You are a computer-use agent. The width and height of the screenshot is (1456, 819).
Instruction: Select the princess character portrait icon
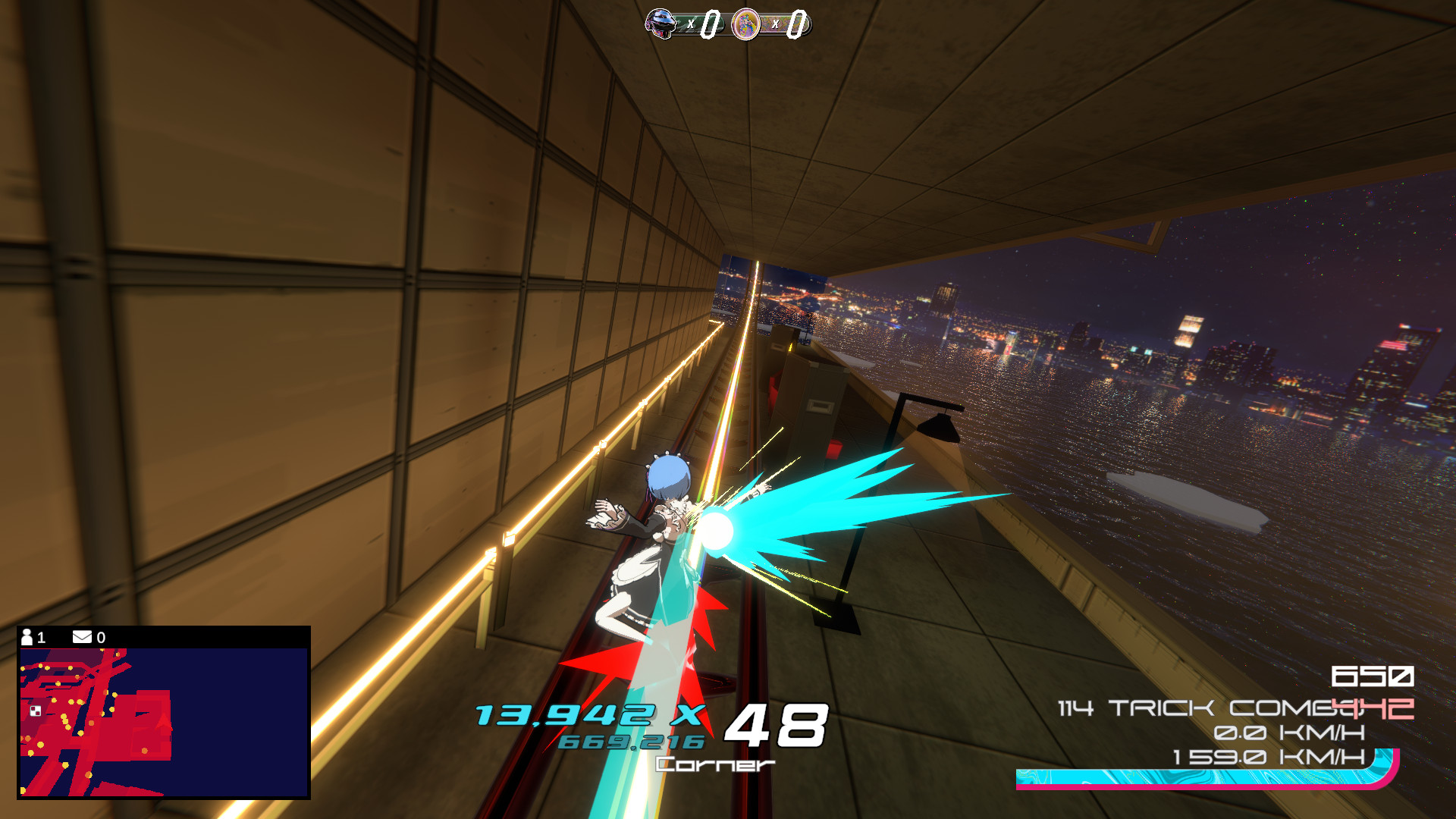745,24
